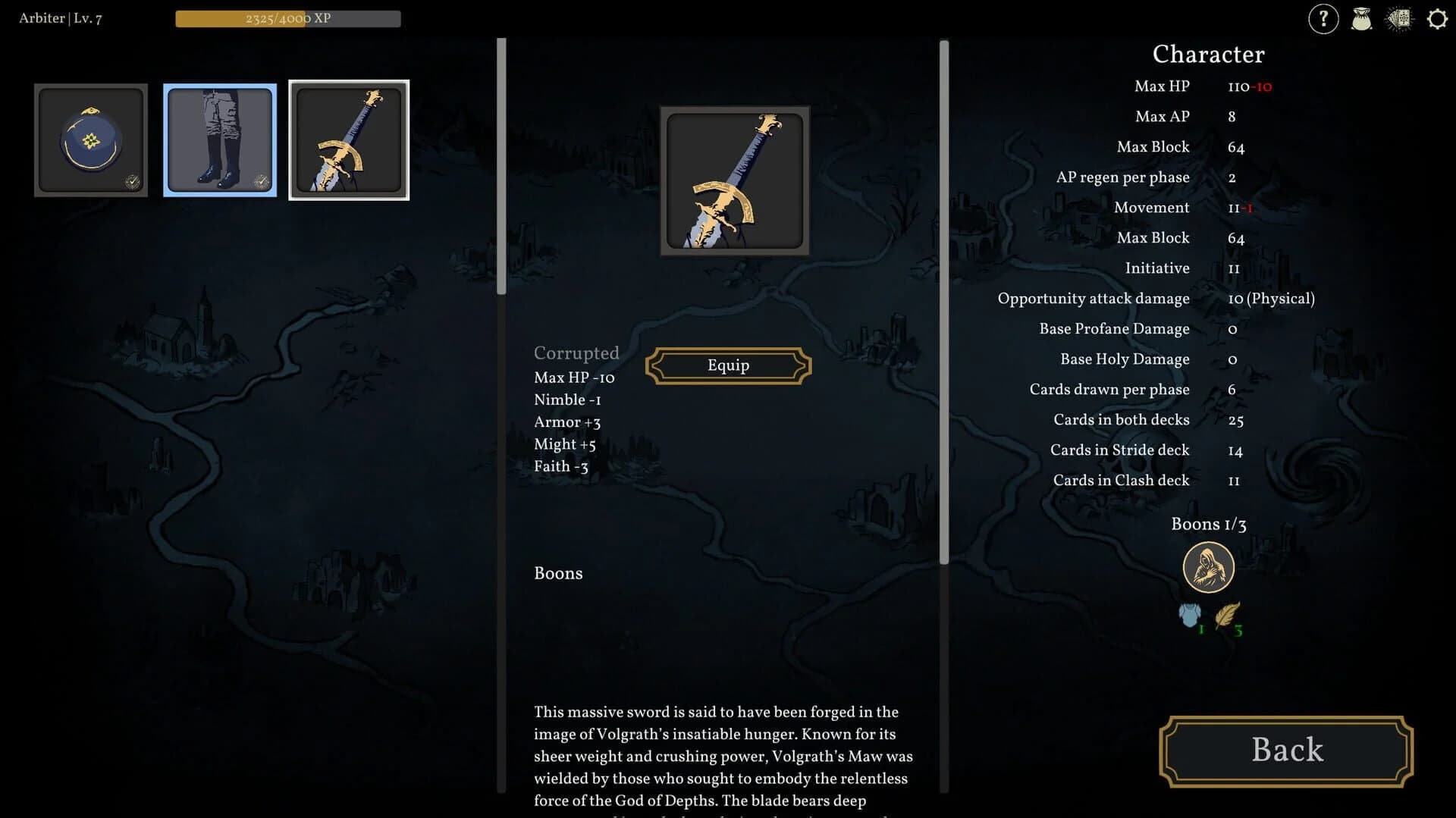Click the XP progress bar
1456x818 pixels.
[x=288, y=17]
